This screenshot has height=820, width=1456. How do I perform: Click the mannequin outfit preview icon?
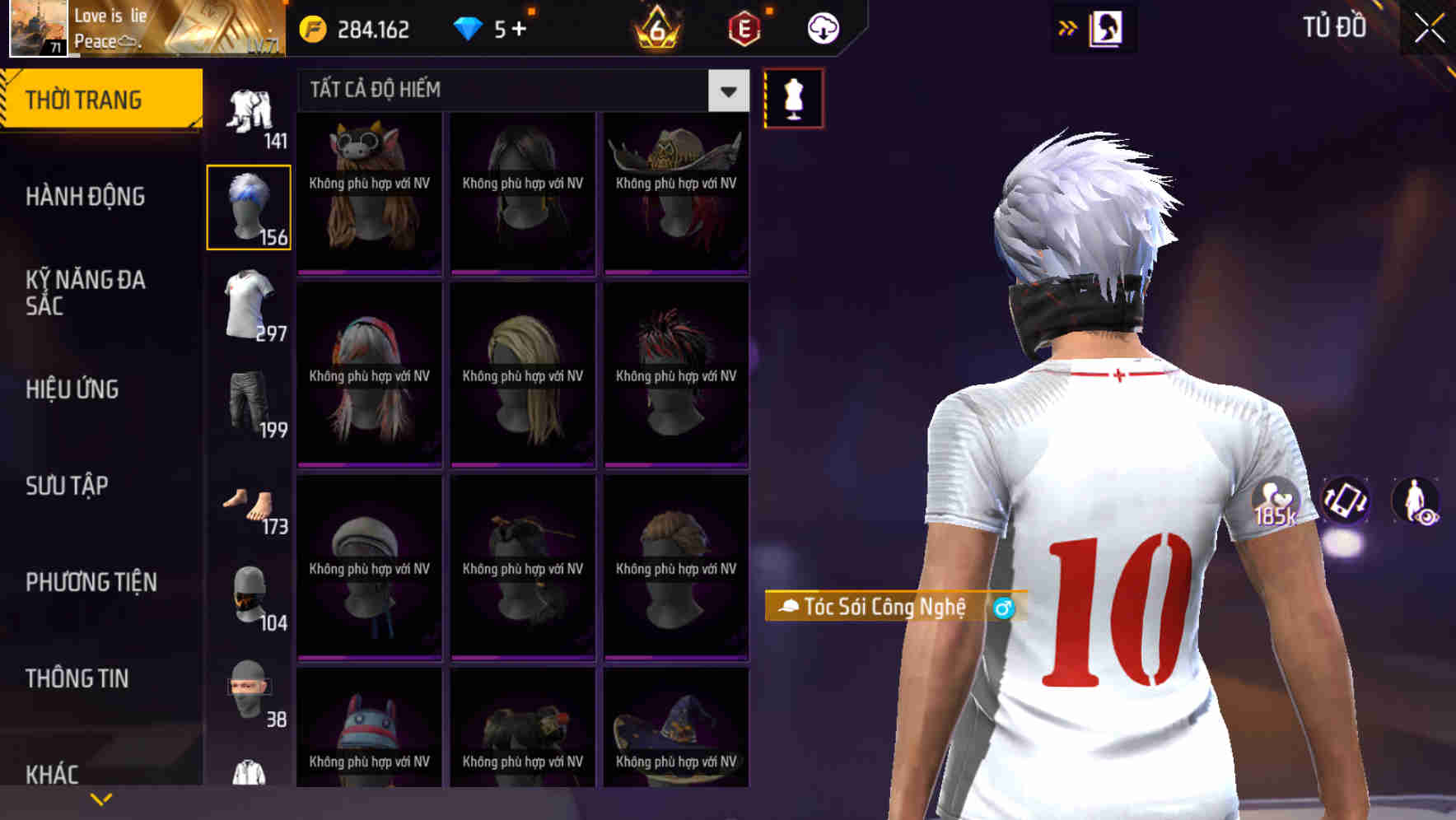[x=793, y=97]
